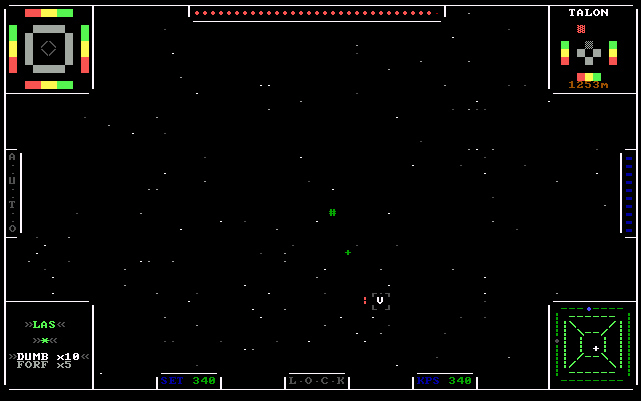Click the own-ship shield and armor display
This screenshot has height=401, width=641.
49,48
